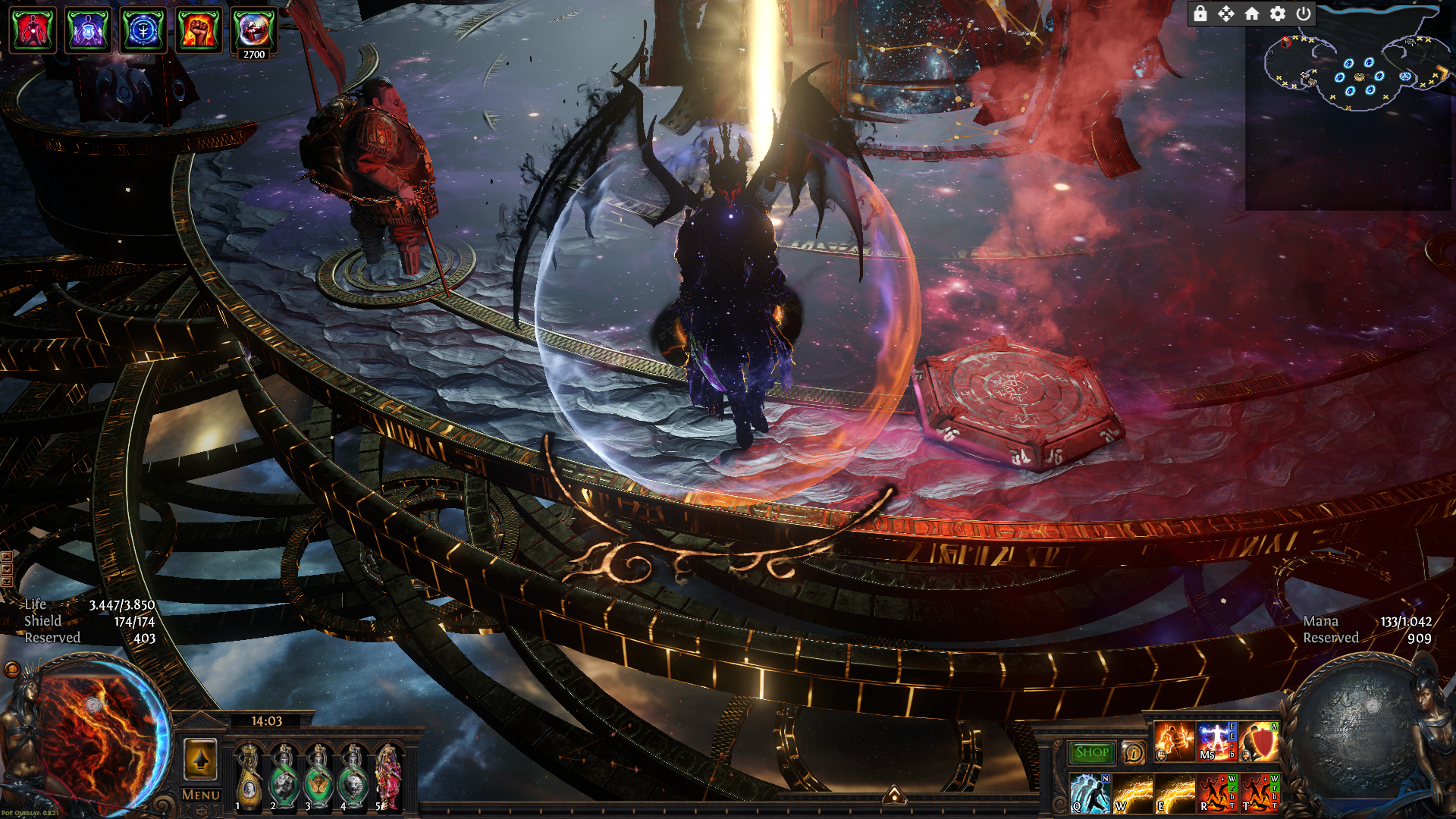Image resolution: width=1456 pixels, height=819 pixels.
Task: Click the overlay padlock icon
Action: click(x=1200, y=14)
